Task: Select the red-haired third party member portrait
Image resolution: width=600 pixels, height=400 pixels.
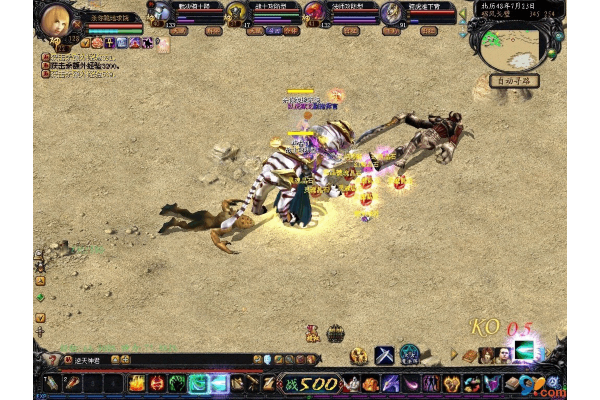Action: tap(314, 12)
